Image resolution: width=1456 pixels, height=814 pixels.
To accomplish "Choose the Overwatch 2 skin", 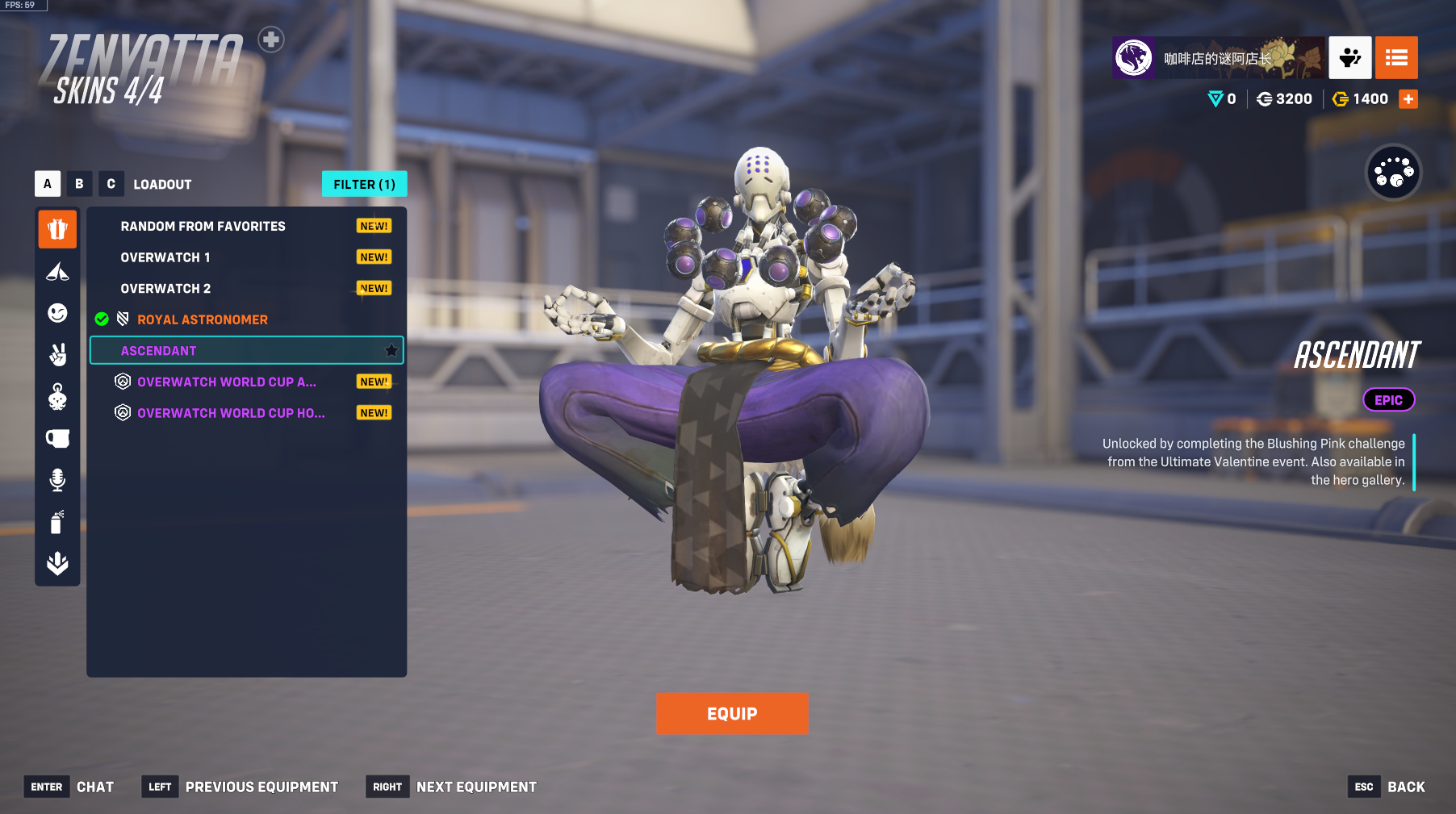I will (x=165, y=289).
